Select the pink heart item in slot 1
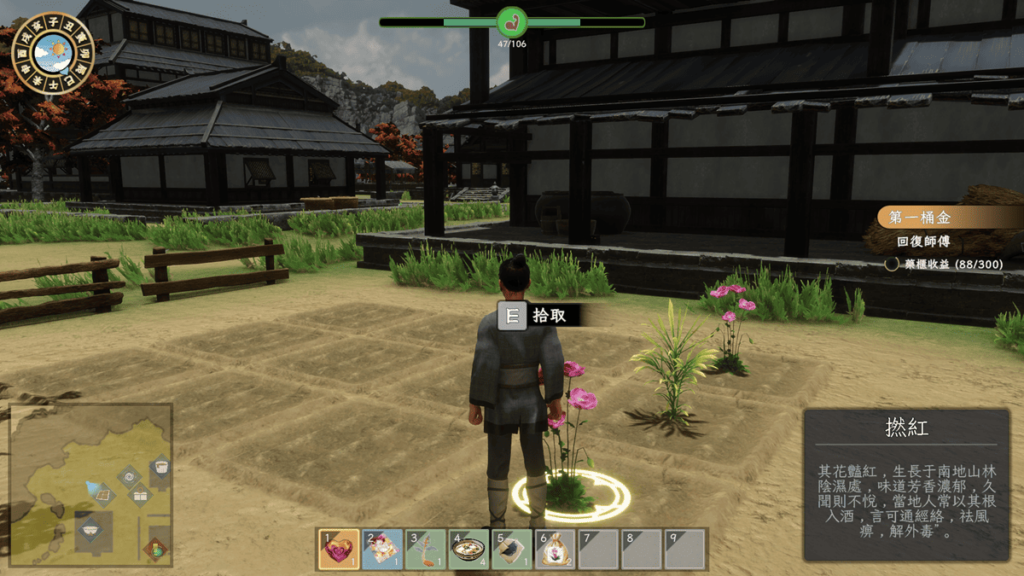Image resolution: width=1024 pixels, height=576 pixels. coord(338,549)
